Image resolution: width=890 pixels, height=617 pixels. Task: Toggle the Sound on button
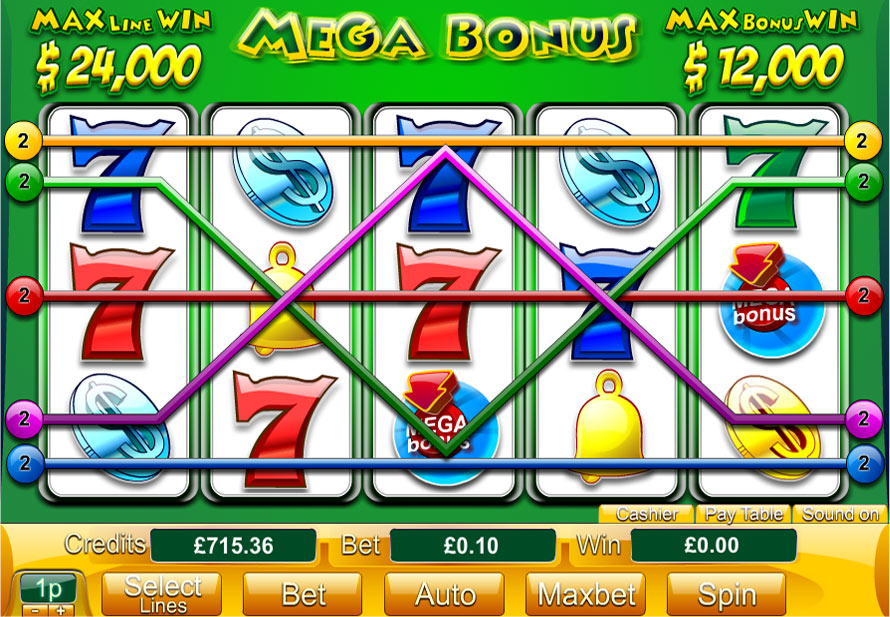840,515
